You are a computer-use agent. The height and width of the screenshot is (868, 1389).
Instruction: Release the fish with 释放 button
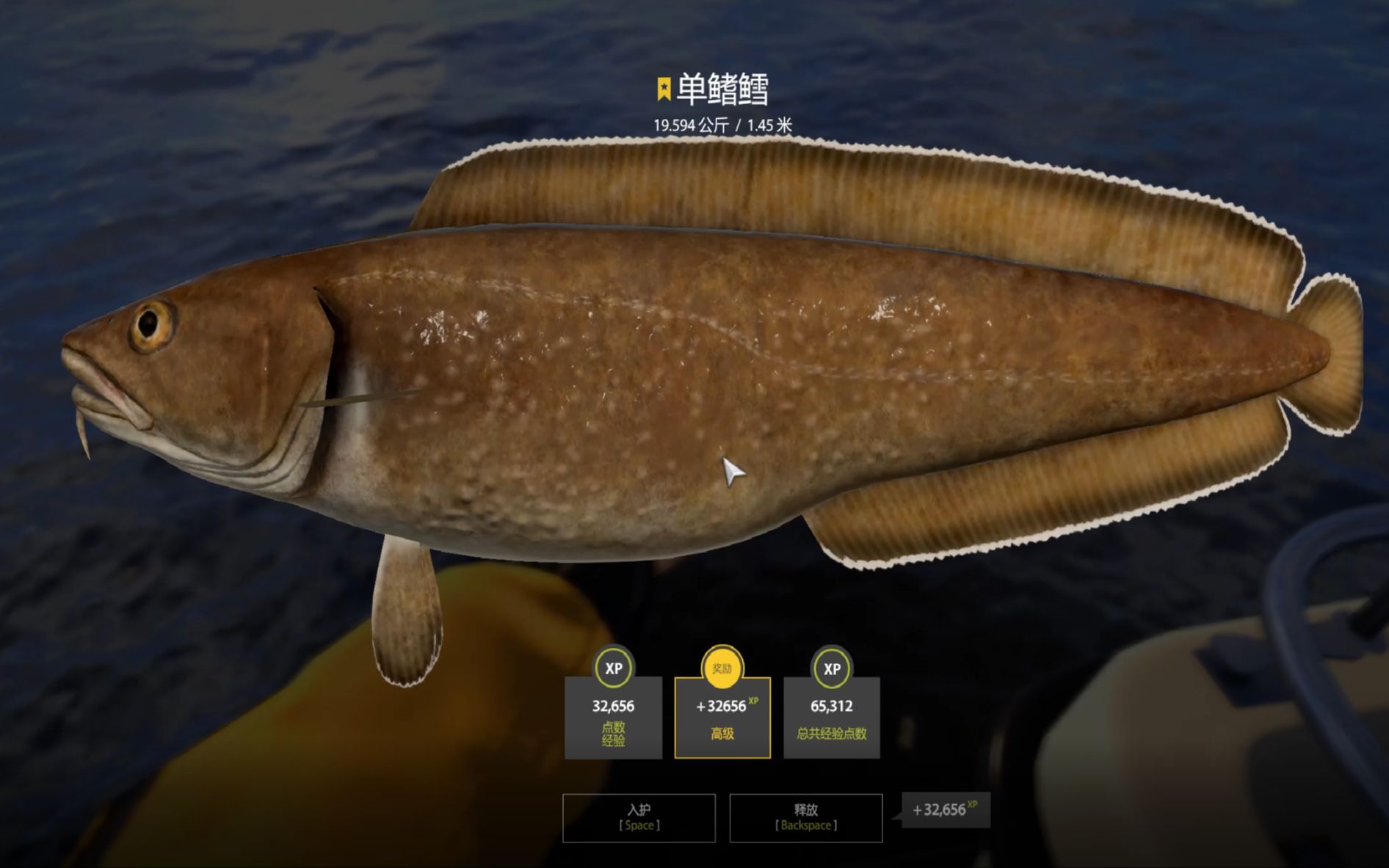coord(805,817)
